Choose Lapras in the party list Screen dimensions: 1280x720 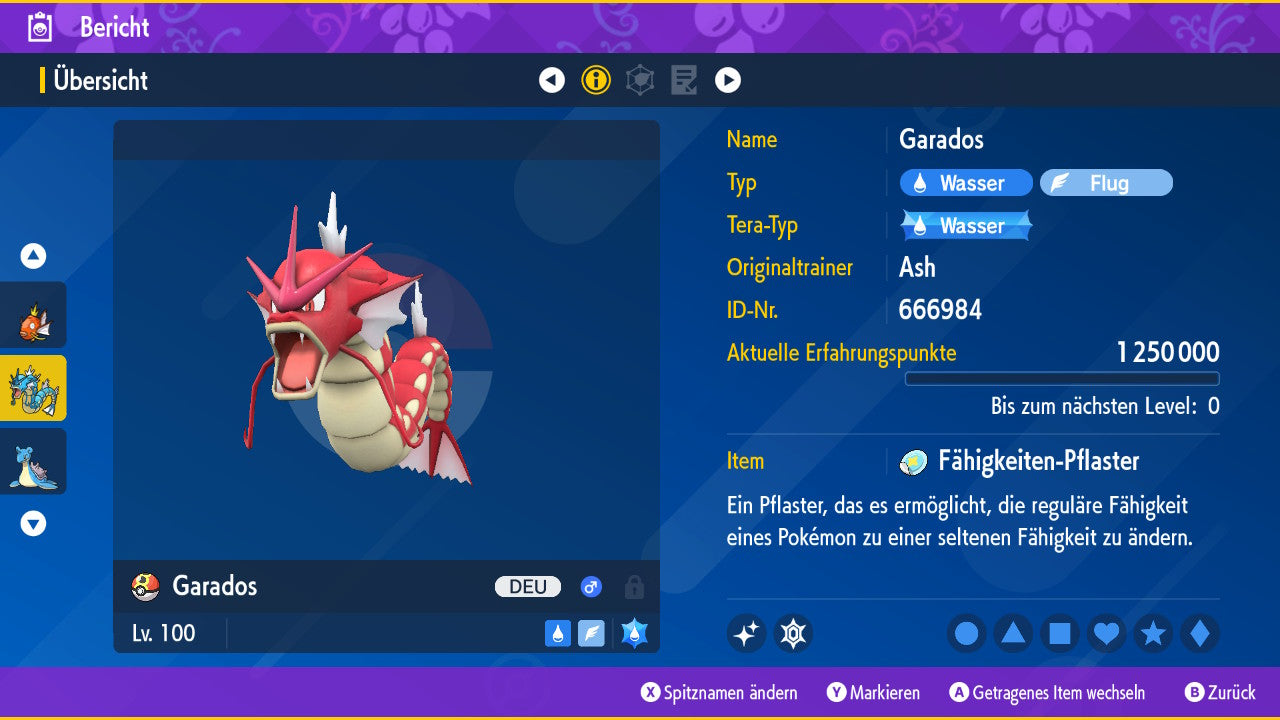coord(34,461)
